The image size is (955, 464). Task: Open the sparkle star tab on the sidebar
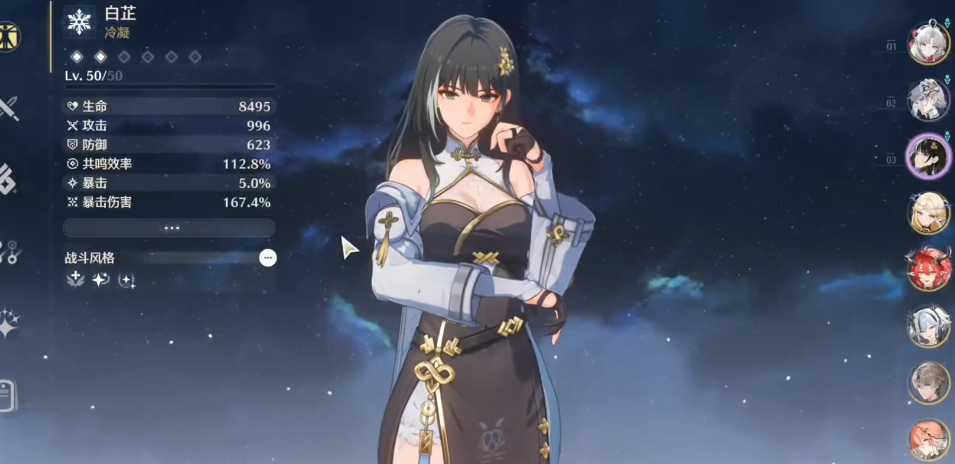pyautogui.click(x=8, y=323)
